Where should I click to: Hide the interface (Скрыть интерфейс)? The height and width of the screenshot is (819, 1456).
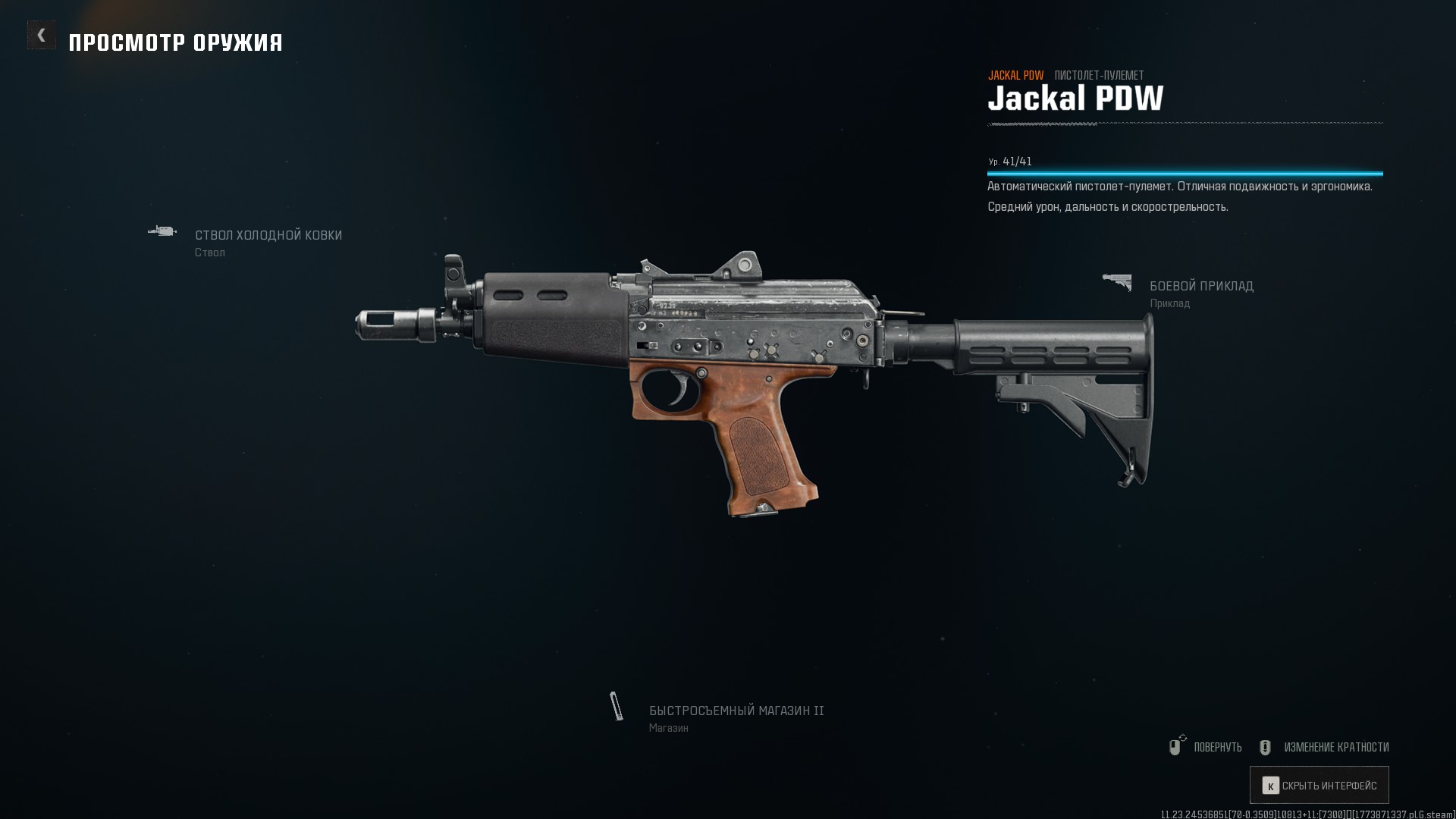click(x=1319, y=785)
